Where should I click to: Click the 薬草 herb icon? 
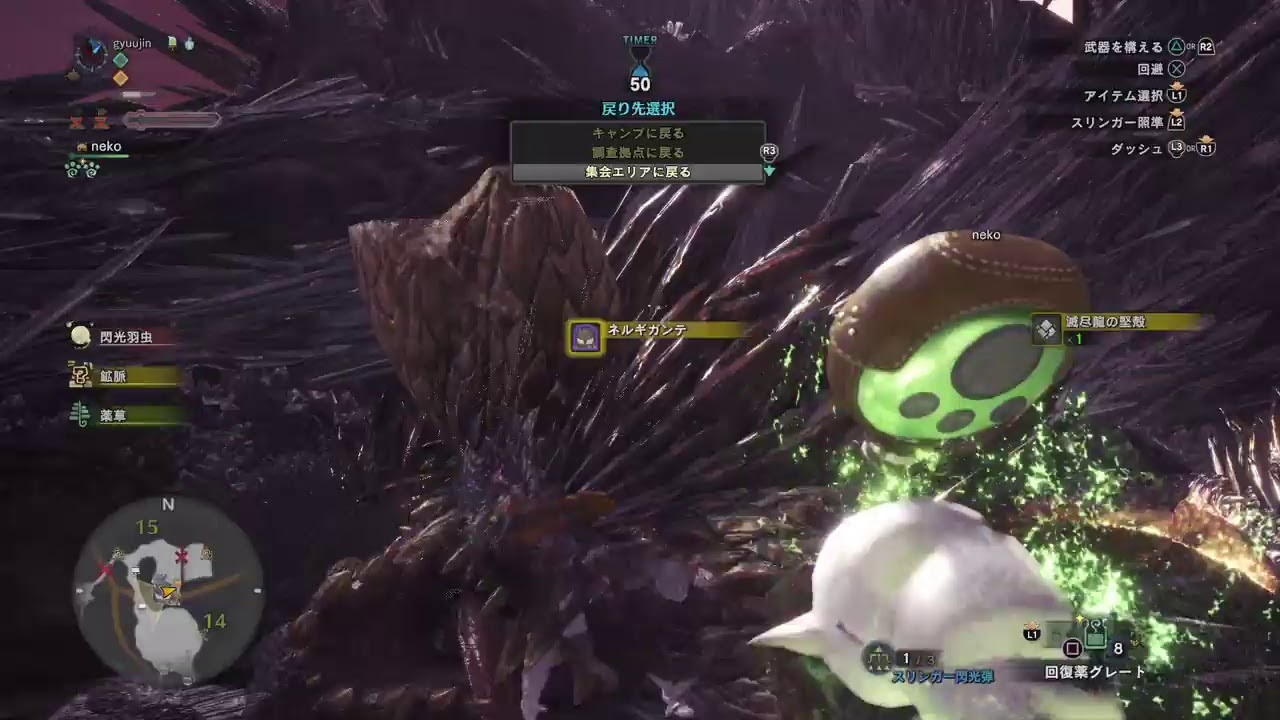(x=80, y=415)
